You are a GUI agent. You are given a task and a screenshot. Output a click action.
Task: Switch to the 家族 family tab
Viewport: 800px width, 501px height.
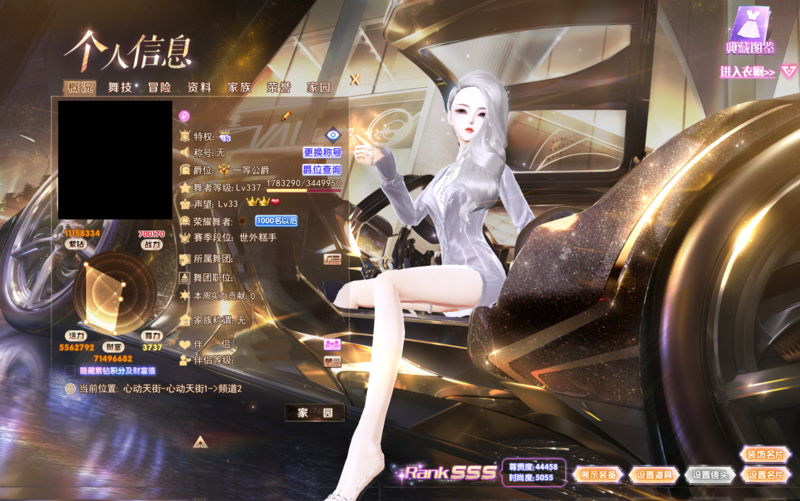[239, 87]
